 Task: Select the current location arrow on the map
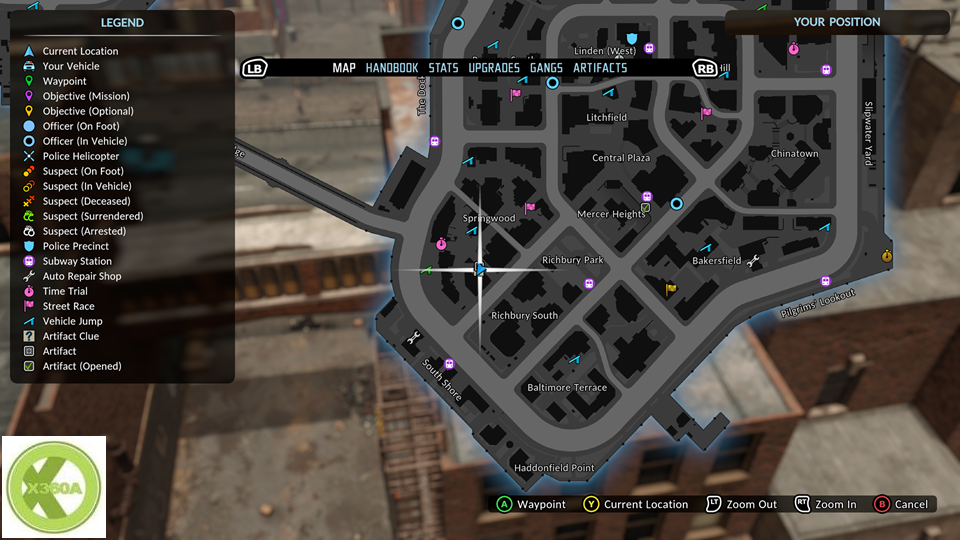tap(480, 269)
